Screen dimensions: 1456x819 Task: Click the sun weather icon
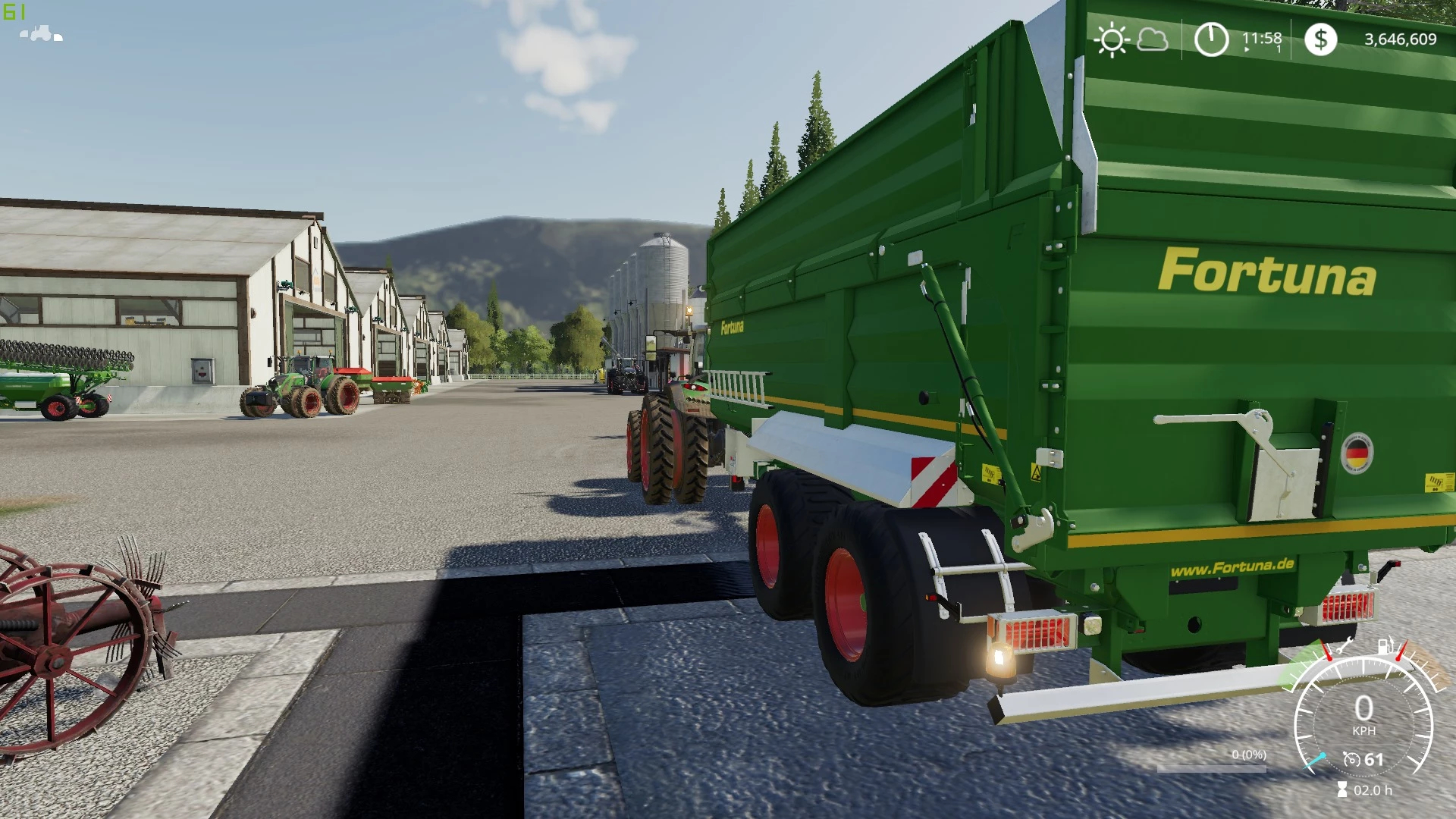tap(1112, 39)
